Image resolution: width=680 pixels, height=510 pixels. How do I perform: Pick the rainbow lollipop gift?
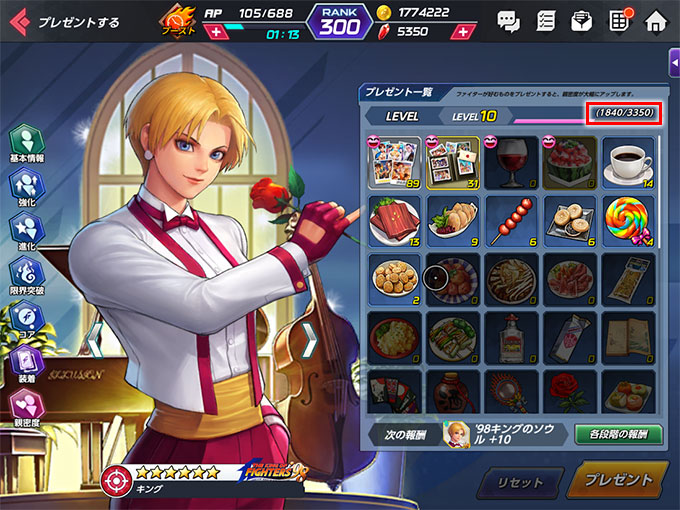[x=629, y=220]
